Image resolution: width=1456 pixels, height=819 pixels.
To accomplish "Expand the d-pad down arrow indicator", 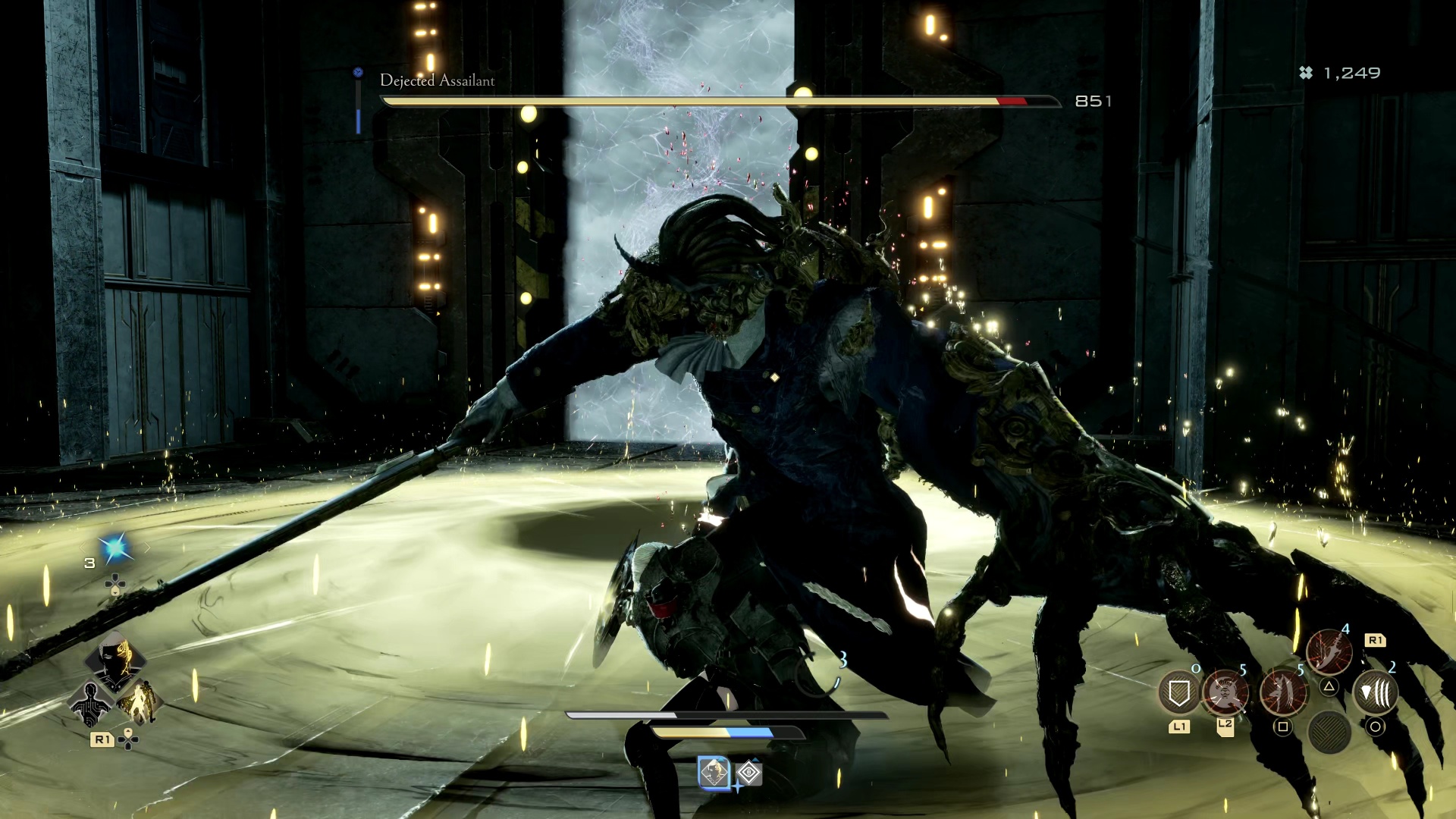I will tap(115, 590).
